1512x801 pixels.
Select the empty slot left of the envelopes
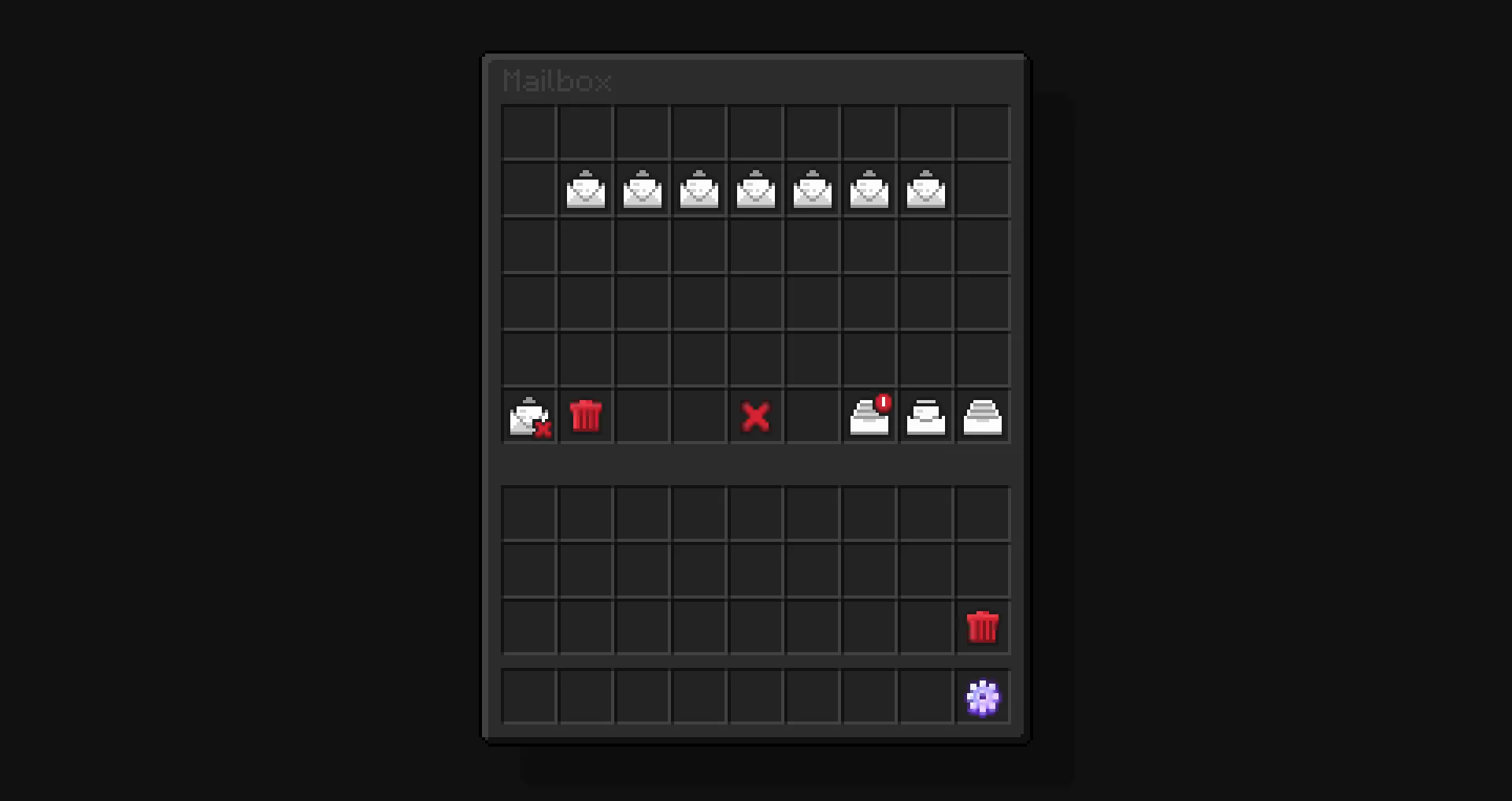tap(529, 189)
